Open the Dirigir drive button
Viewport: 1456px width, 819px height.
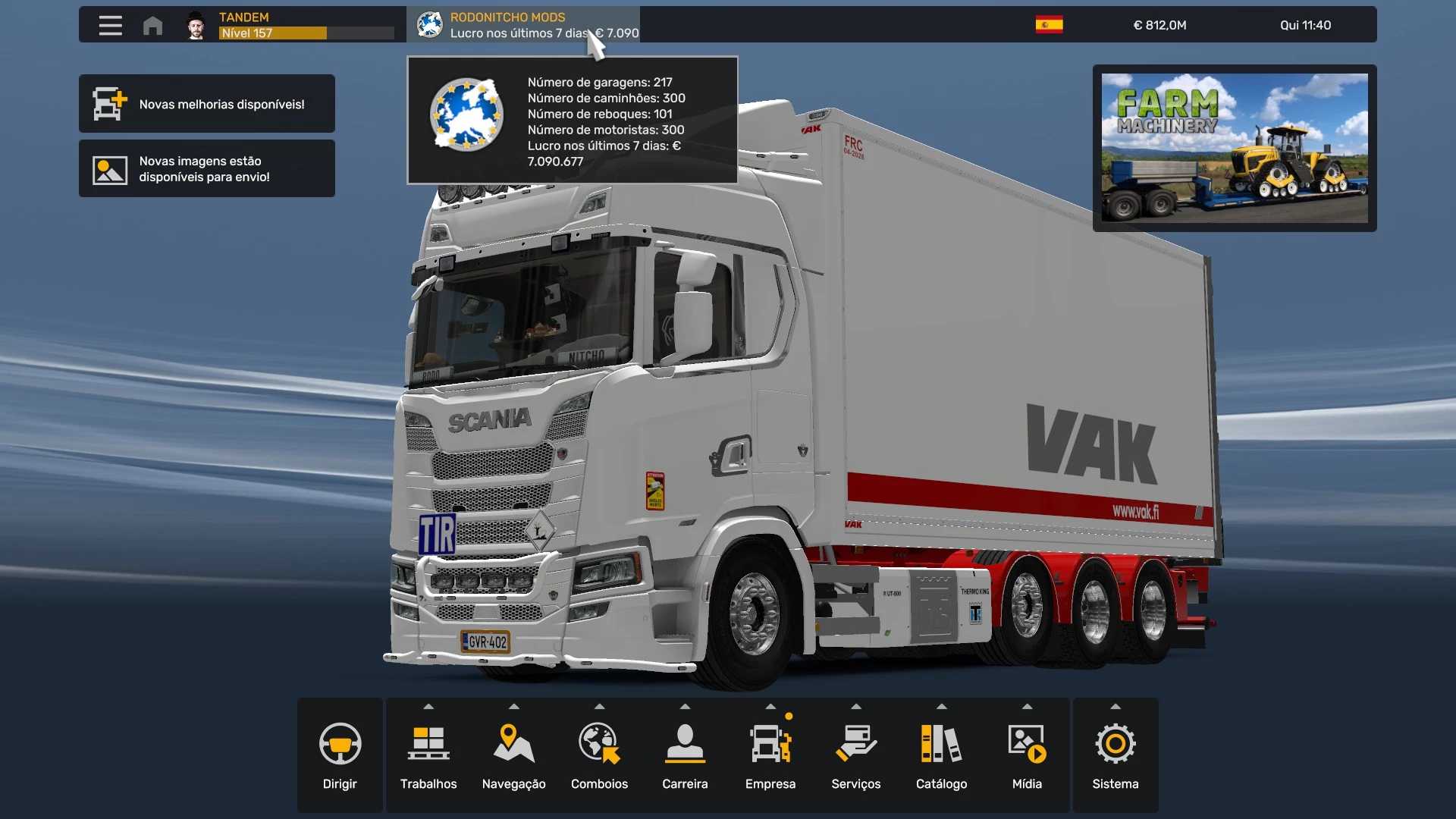point(340,755)
